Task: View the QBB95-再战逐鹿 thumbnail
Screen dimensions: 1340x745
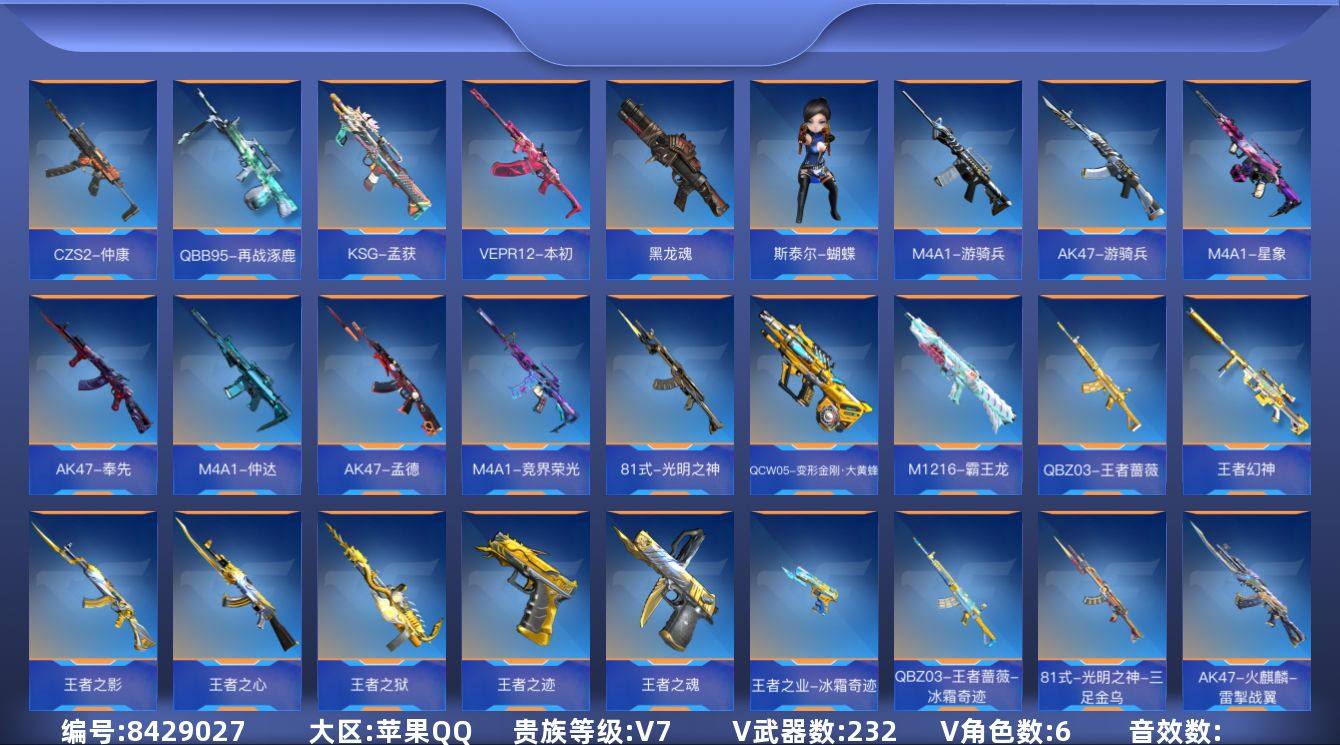Action: (x=234, y=160)
